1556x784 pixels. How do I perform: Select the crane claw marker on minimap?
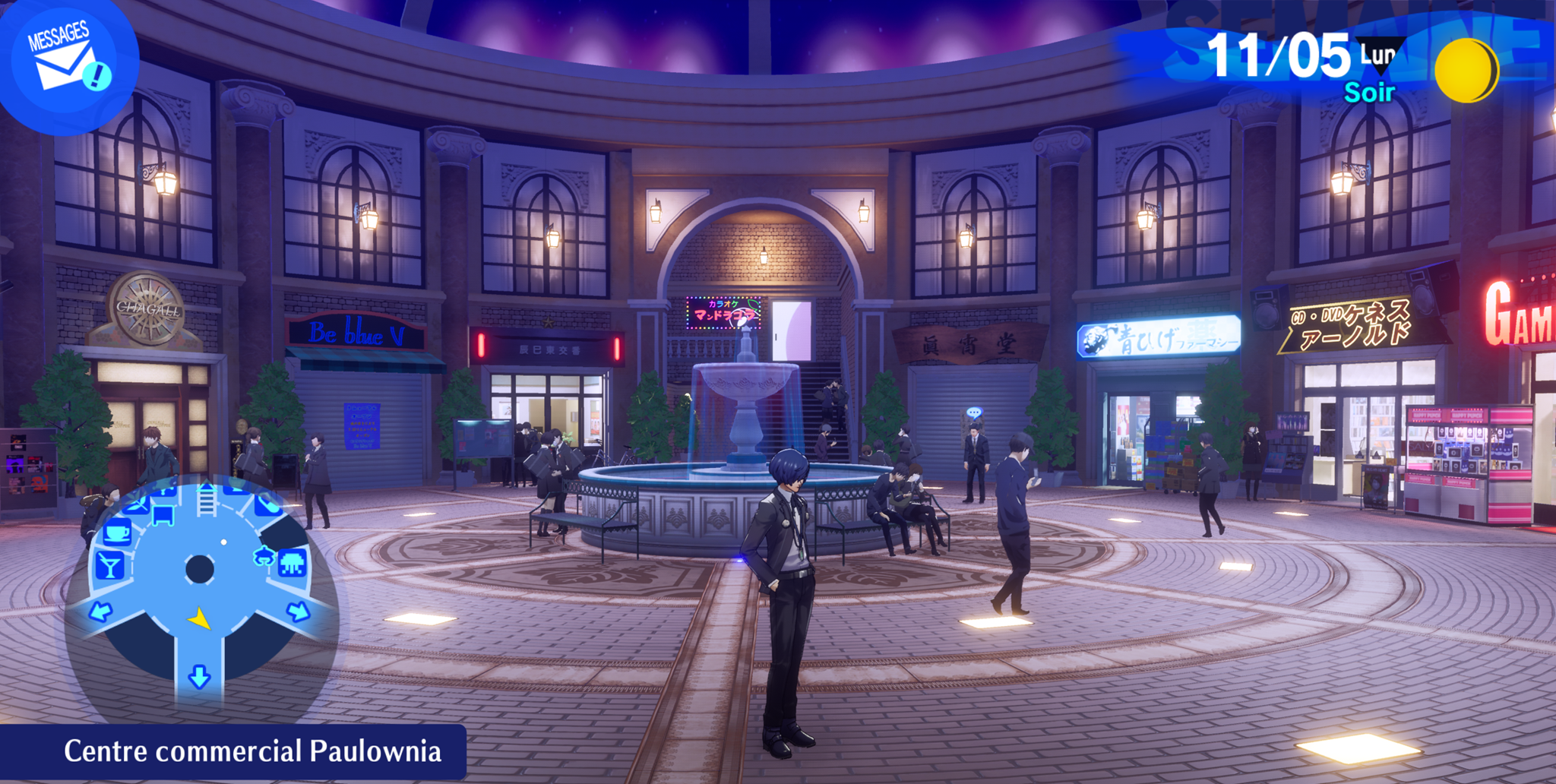264,557
